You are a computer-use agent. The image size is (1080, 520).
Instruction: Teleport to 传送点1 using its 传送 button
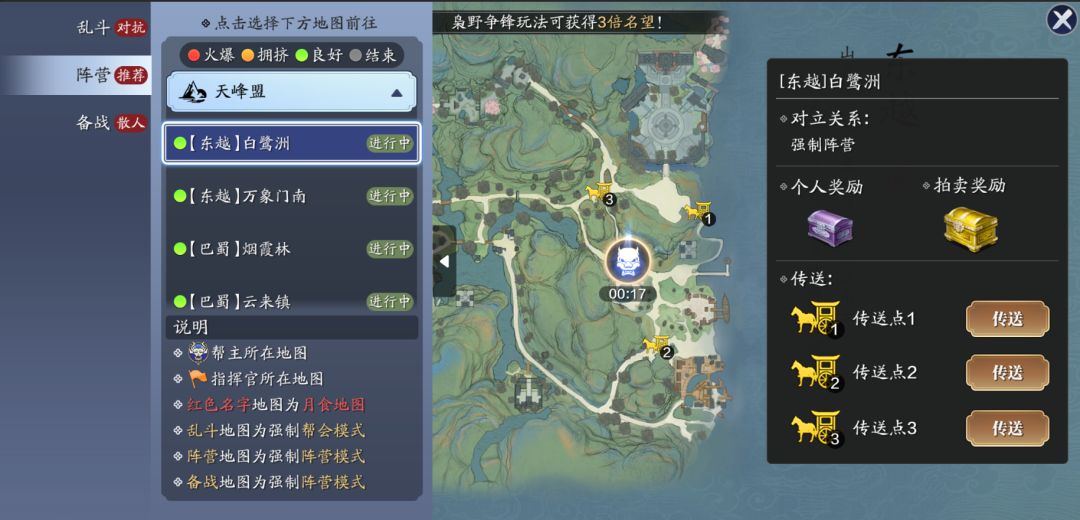pyautogui.click(x=1006, y=319)
